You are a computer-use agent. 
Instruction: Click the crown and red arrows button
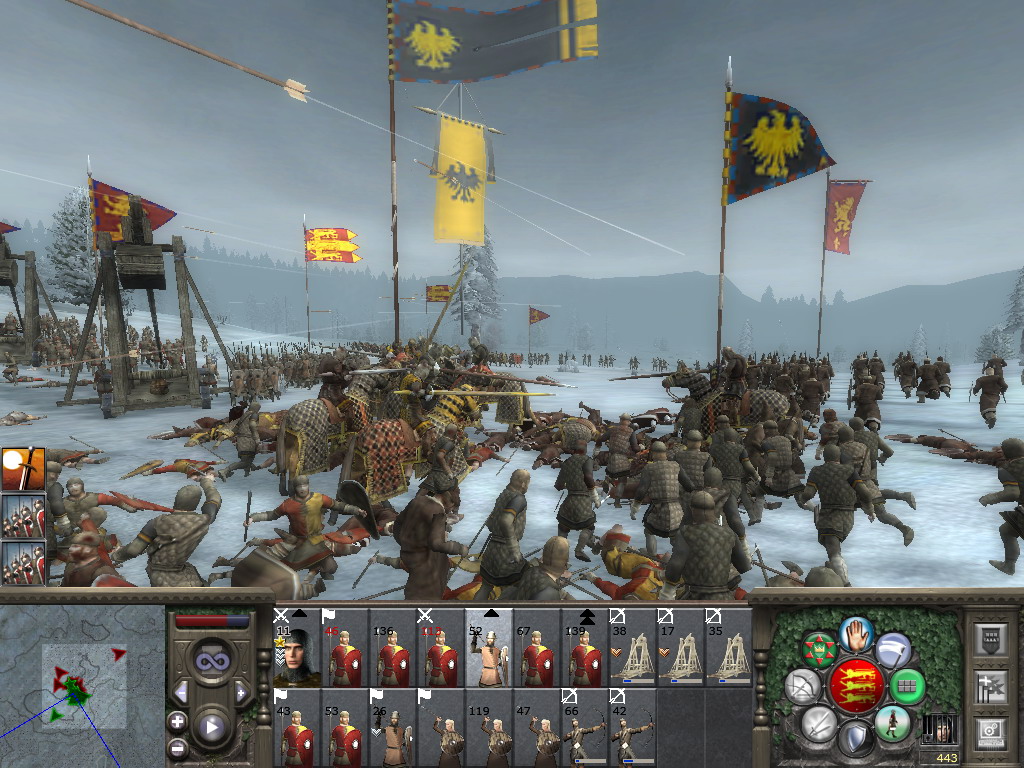[x=819, y=650]
